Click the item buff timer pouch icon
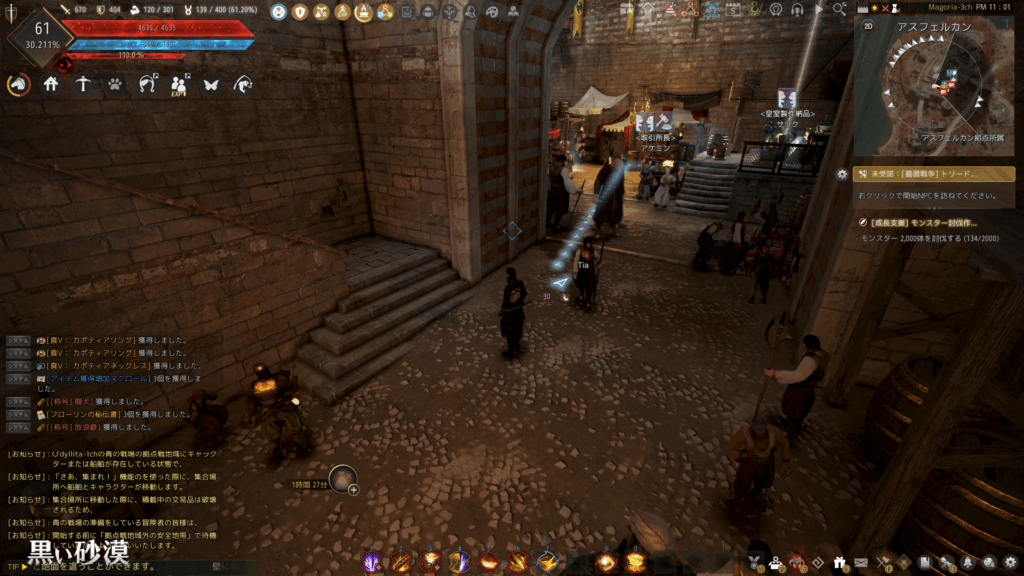This screenshot has height=576, width=1024. coord(344,482)
